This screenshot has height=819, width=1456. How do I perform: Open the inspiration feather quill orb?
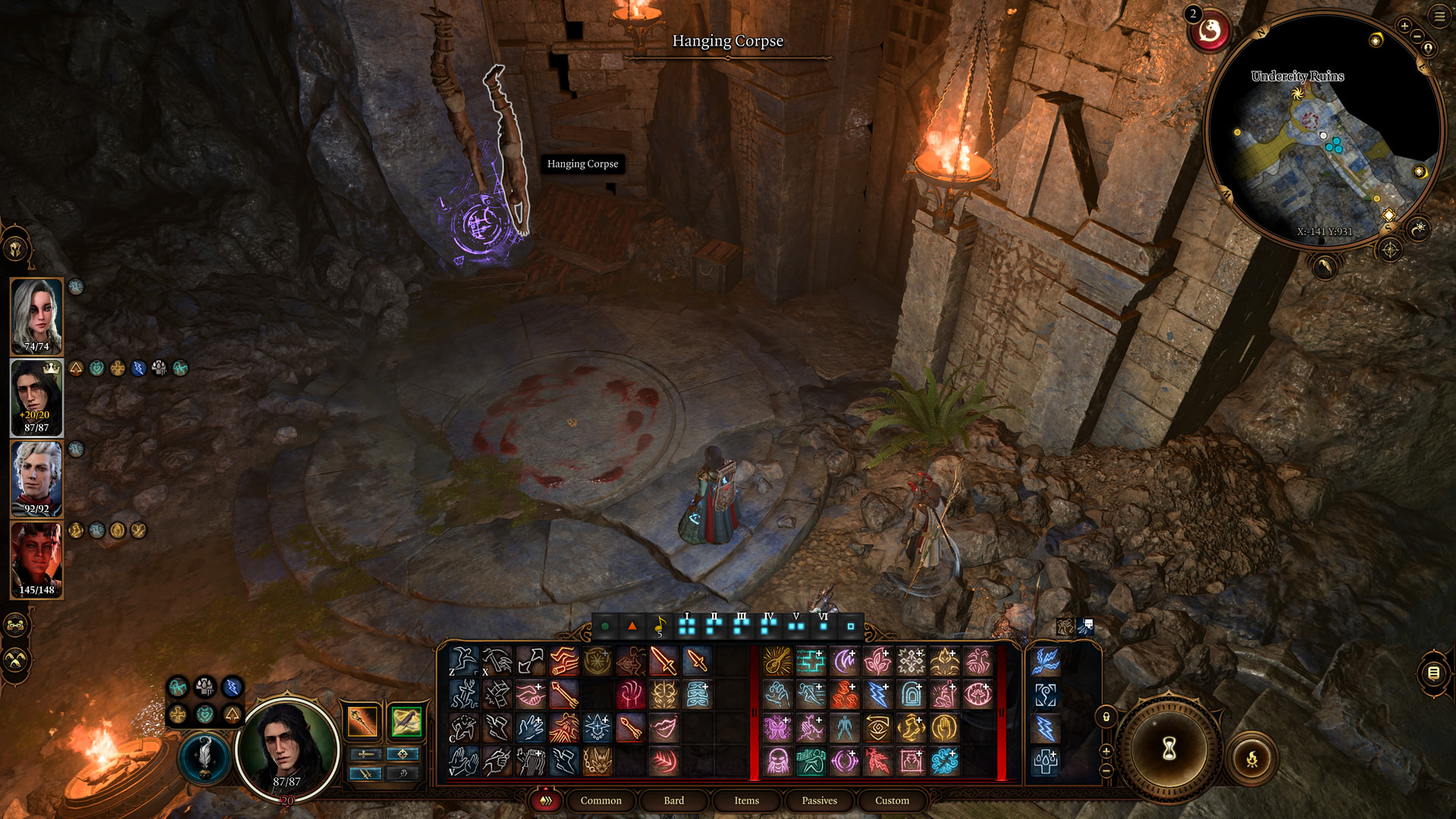(204, 756)
